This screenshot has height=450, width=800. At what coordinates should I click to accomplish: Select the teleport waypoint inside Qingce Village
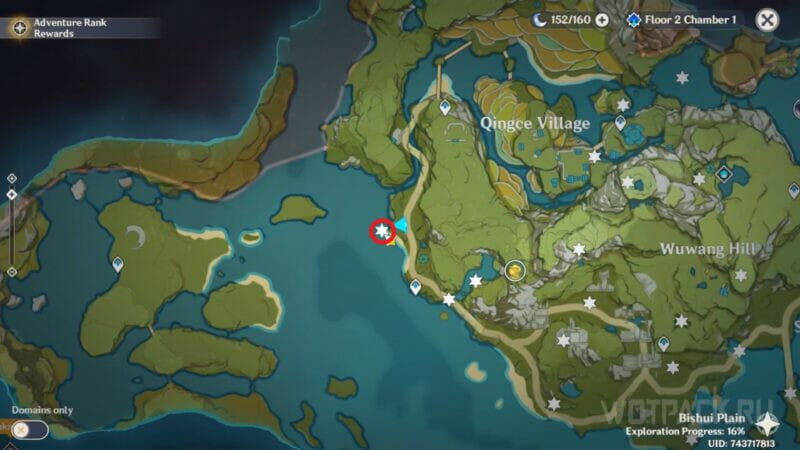click(620, 123)
